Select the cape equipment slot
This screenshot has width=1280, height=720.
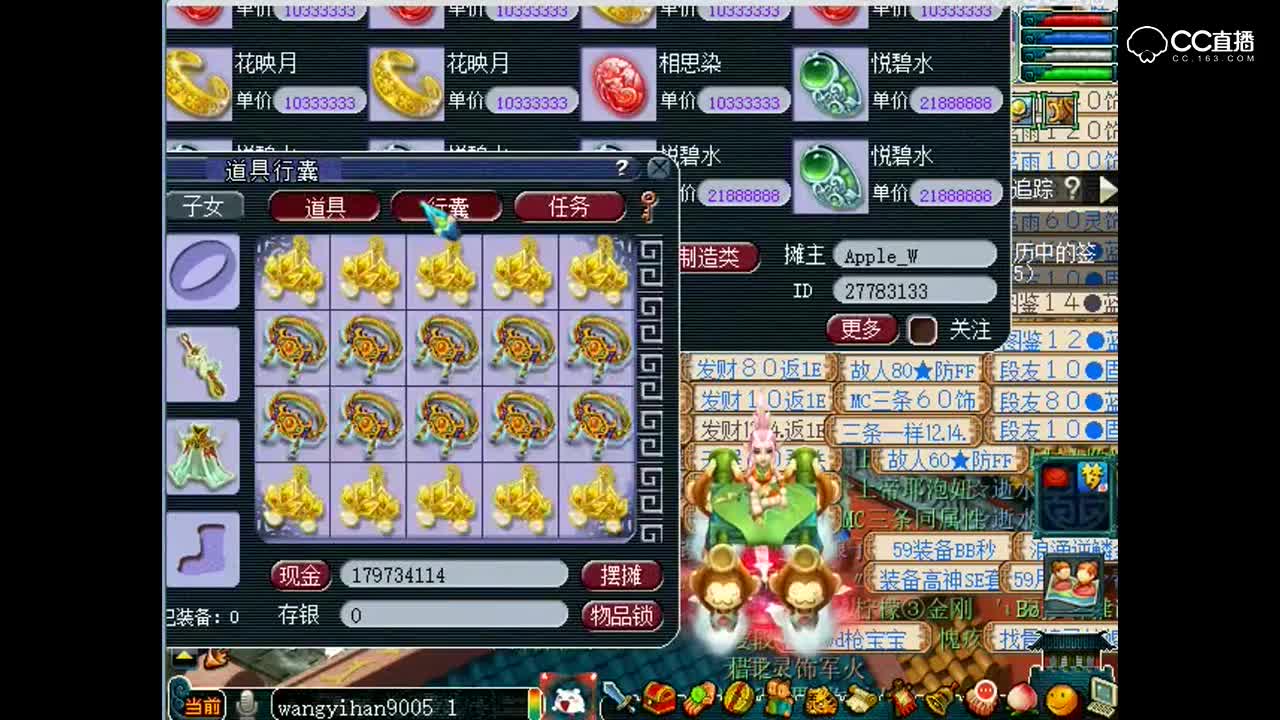click(203, 458)
